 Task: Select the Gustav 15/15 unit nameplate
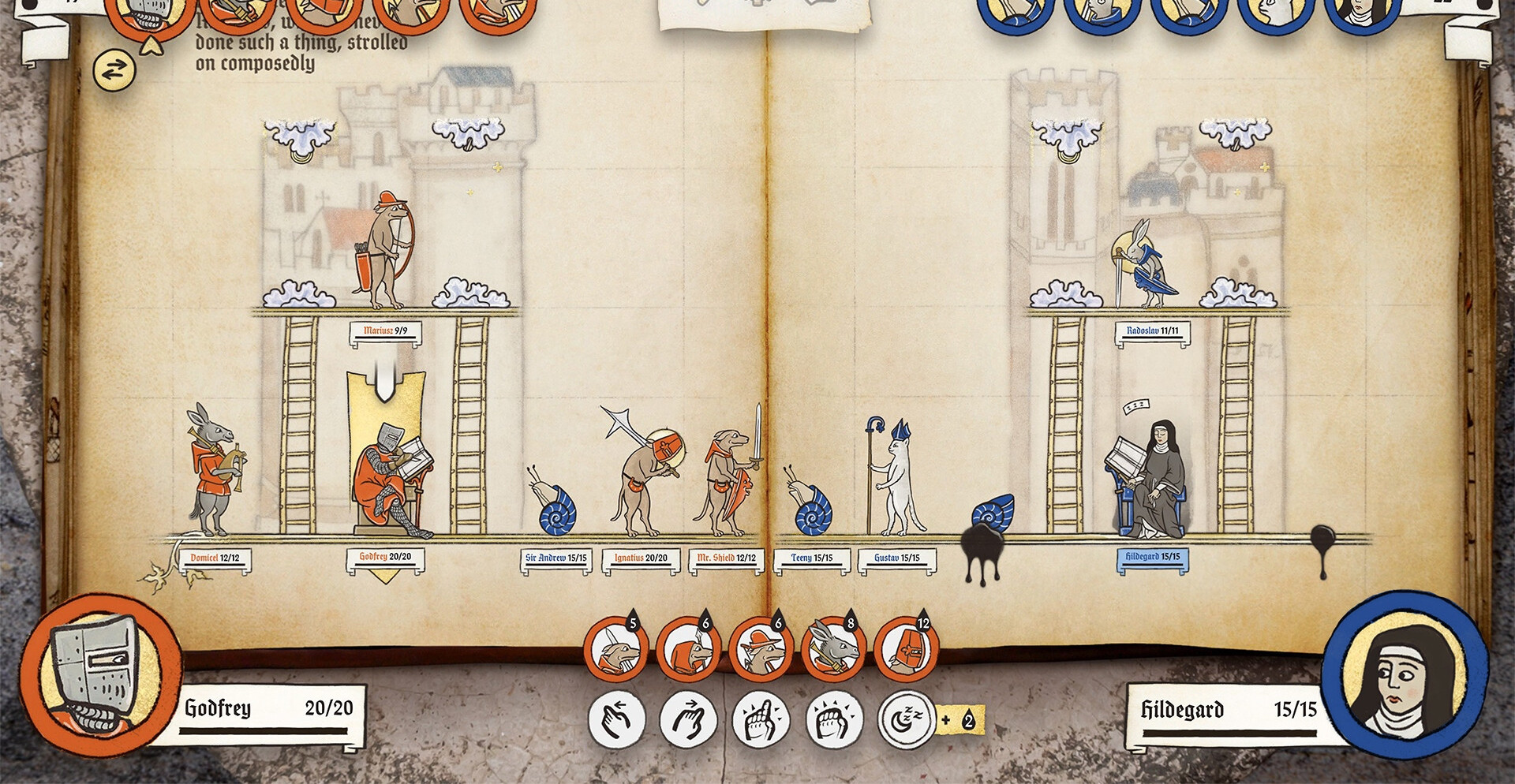tap(897, 558)
